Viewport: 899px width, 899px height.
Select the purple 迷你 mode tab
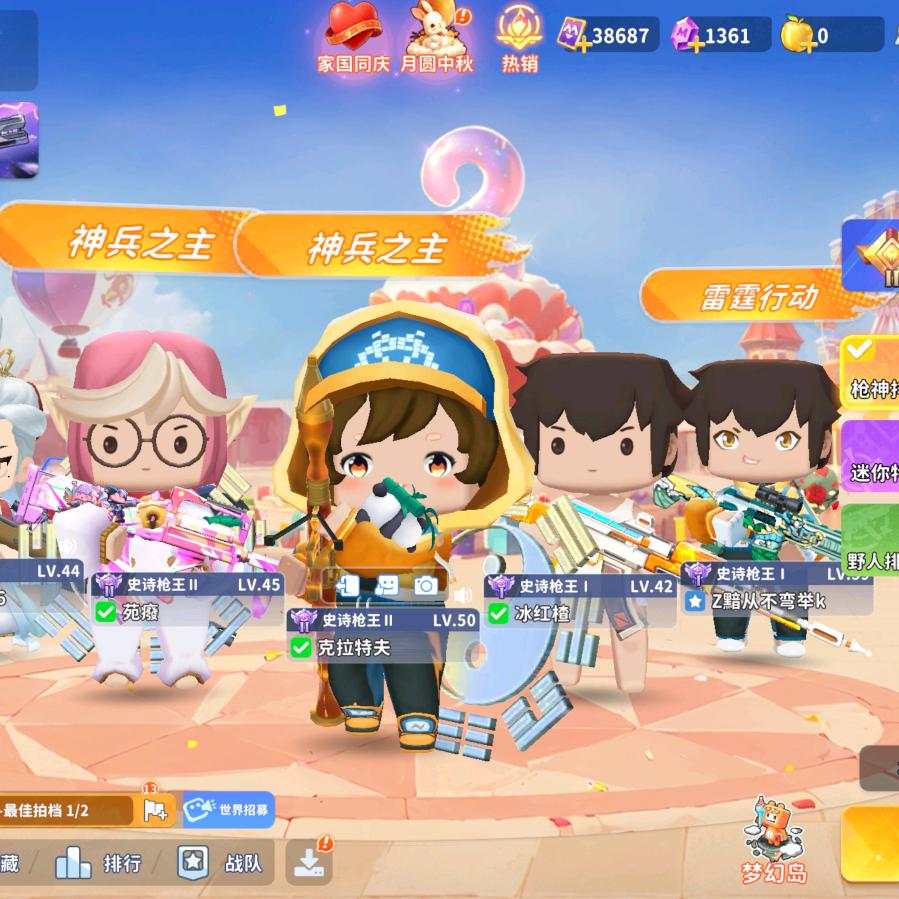(871, 456)
